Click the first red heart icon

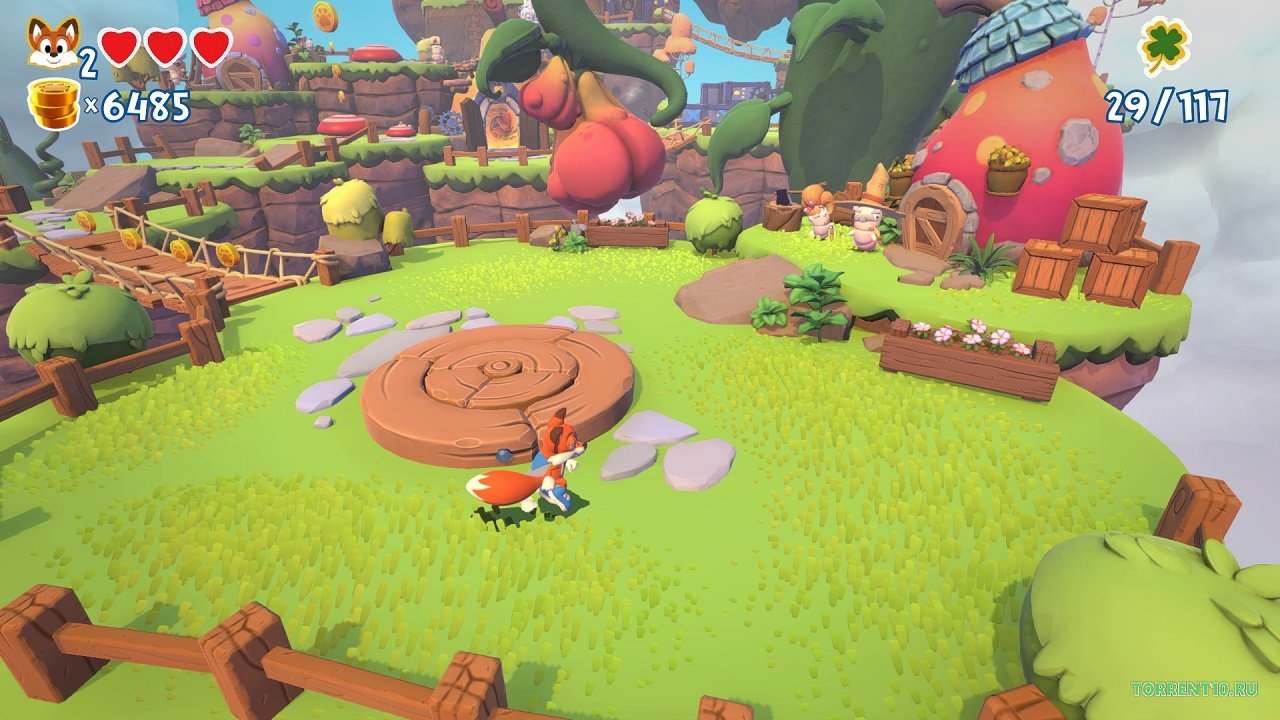119,45
